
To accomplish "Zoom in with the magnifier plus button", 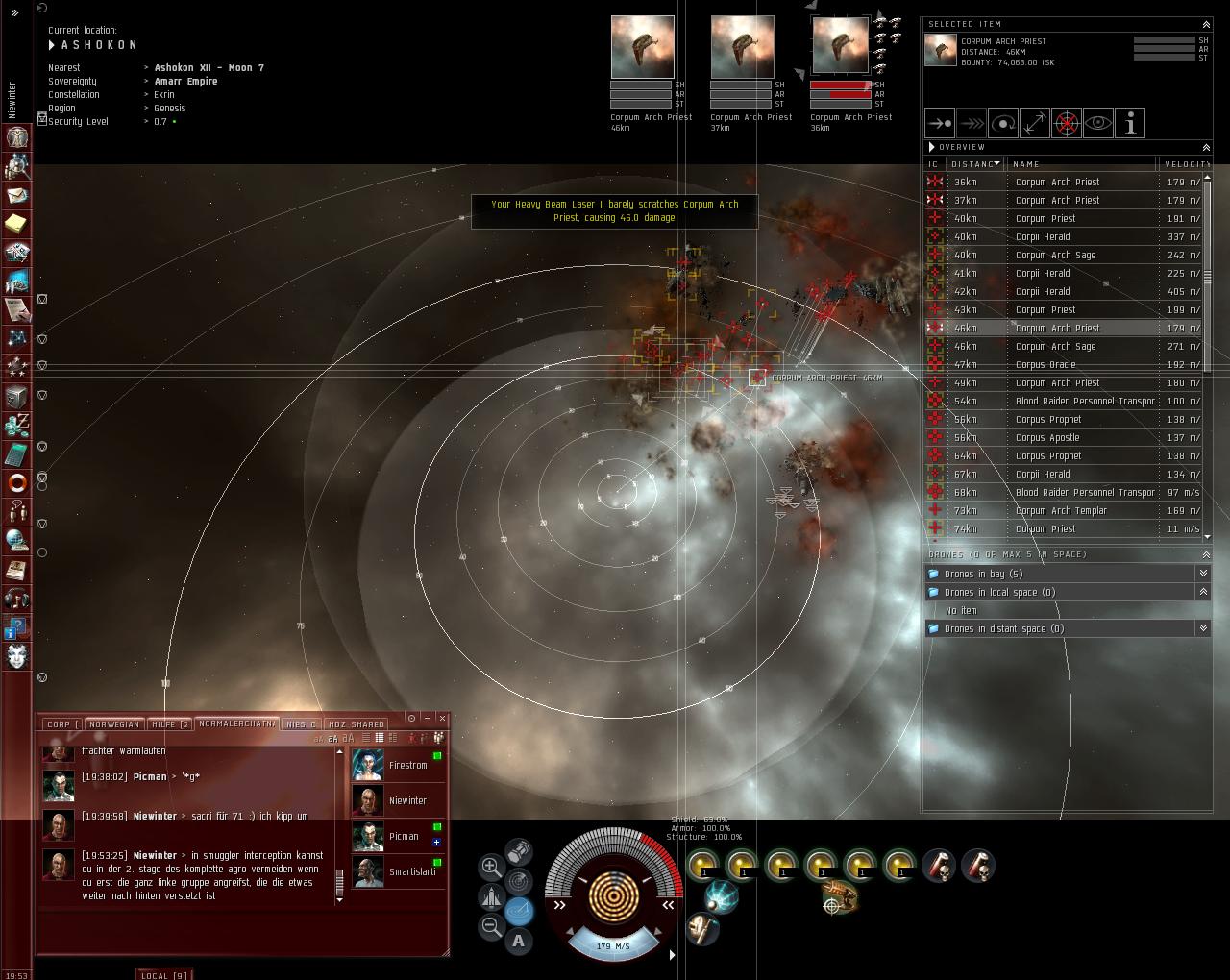I will (x=490, y=867).
